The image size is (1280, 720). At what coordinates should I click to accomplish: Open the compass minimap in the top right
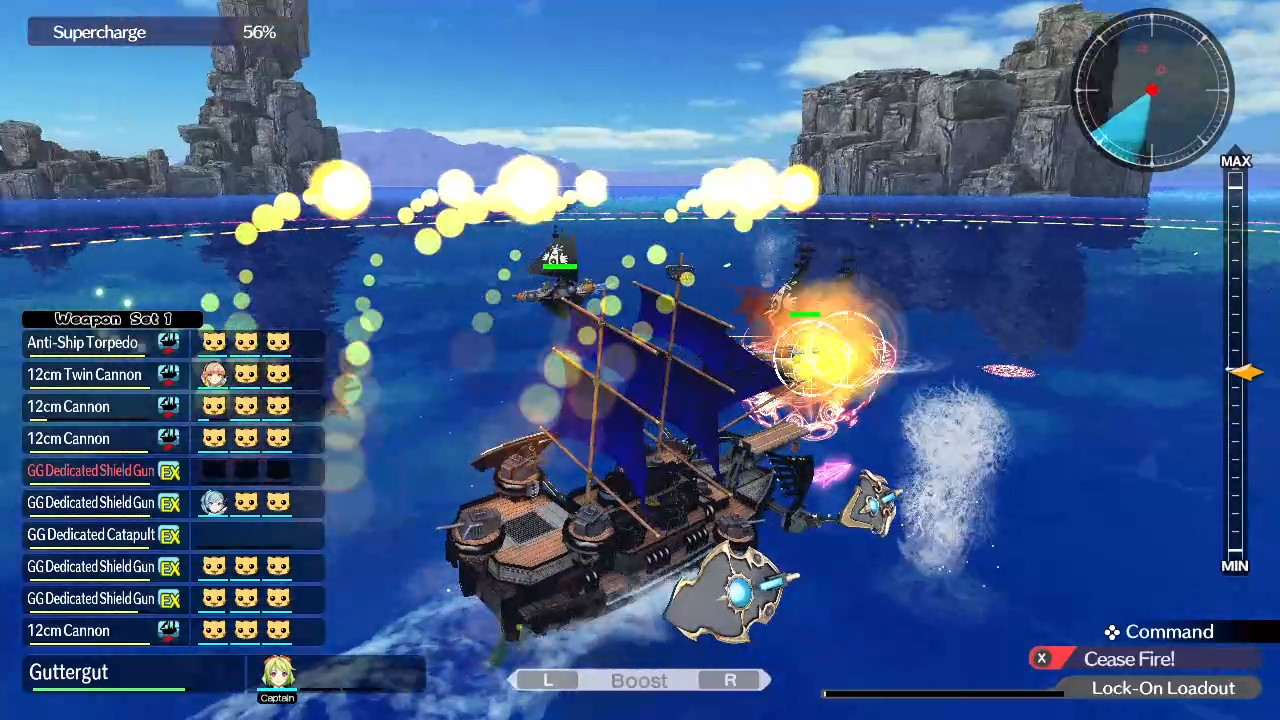1150,90
